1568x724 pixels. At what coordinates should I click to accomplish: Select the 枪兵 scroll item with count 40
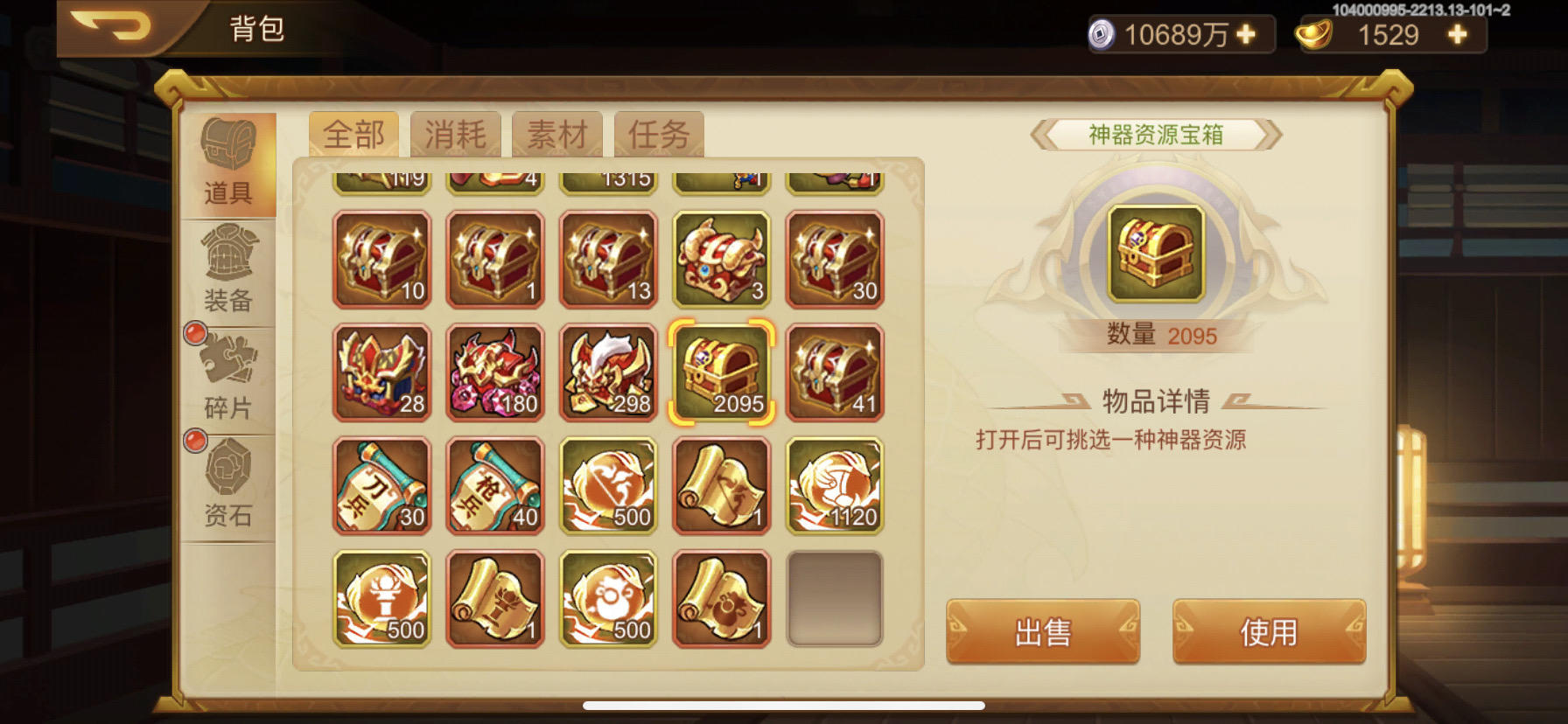[x=494, y=485]
